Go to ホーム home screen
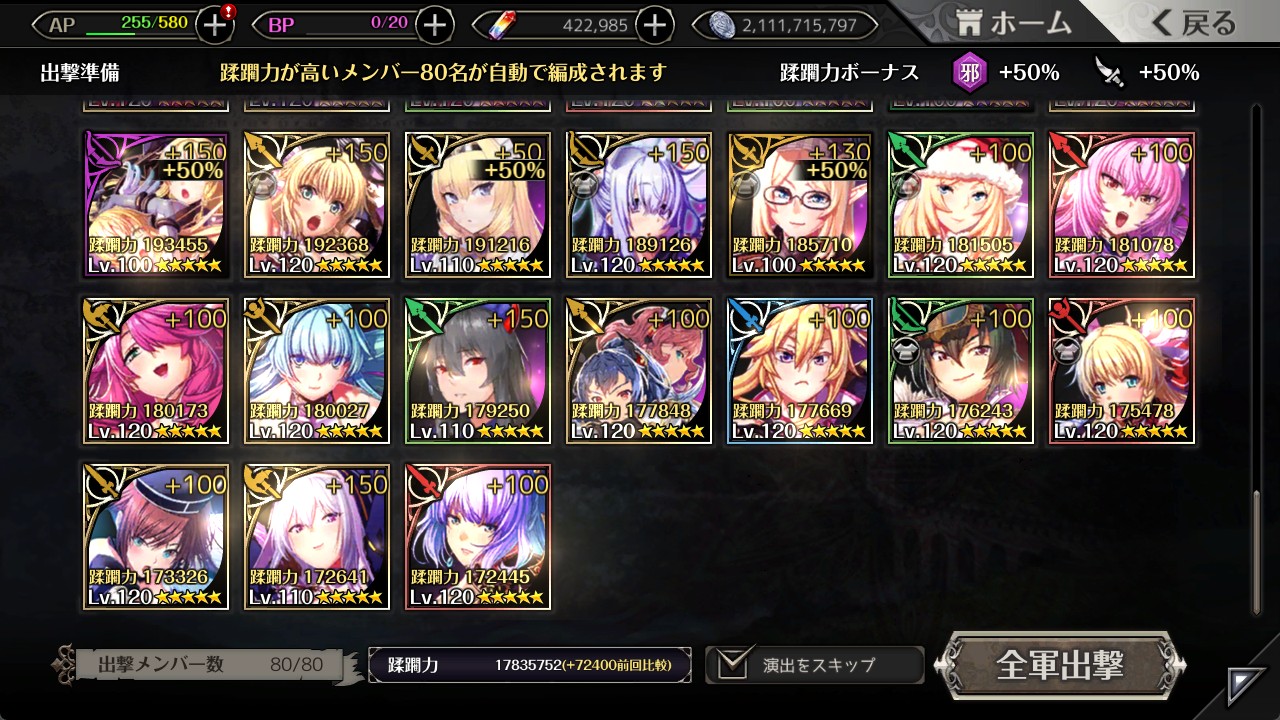 pyautogui.click(x=1014, y=23)
